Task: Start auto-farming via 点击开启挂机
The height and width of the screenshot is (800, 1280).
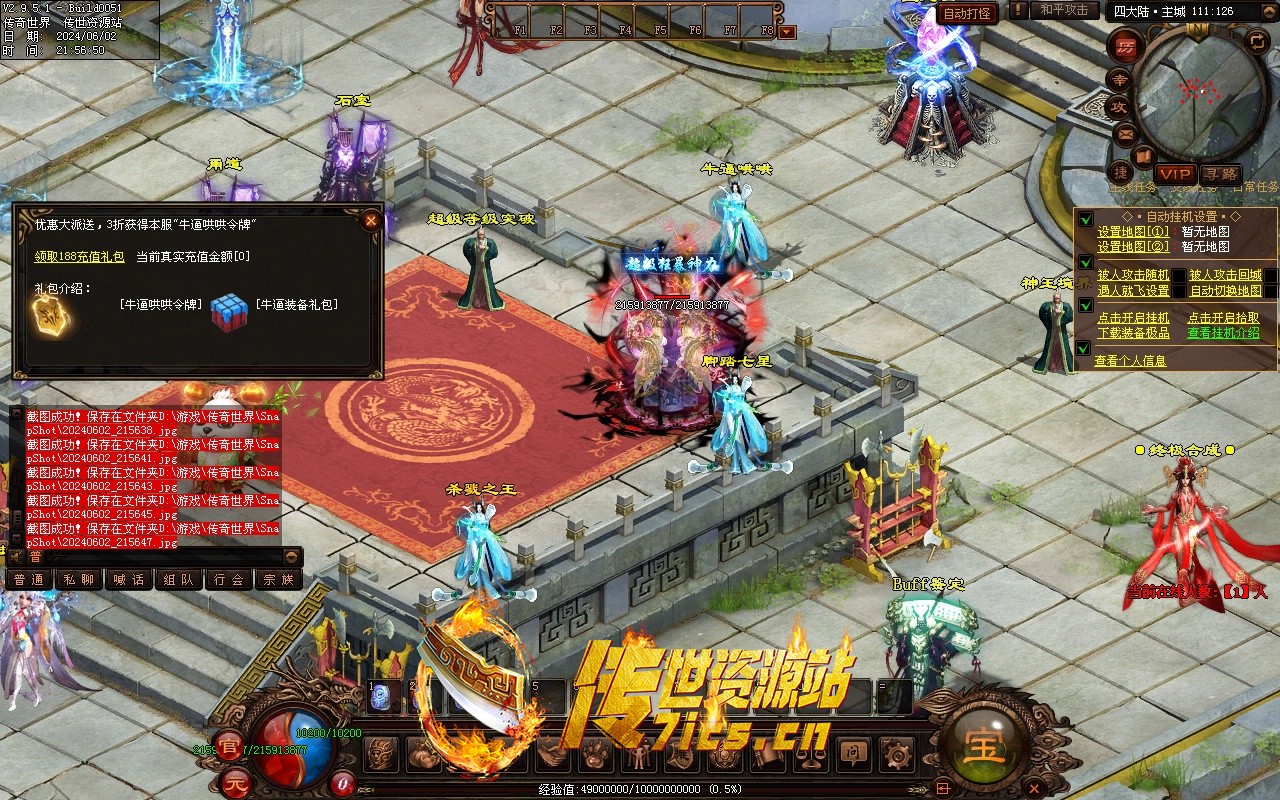Action: (1133, 318)
